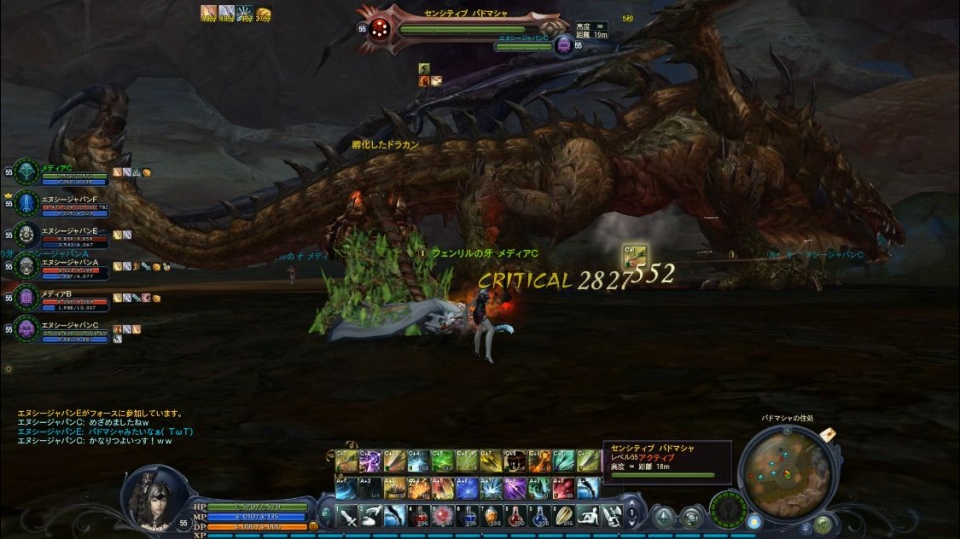Click your character portrait
The height and width of the screenshot is (539, 960).
pos(153,499)
